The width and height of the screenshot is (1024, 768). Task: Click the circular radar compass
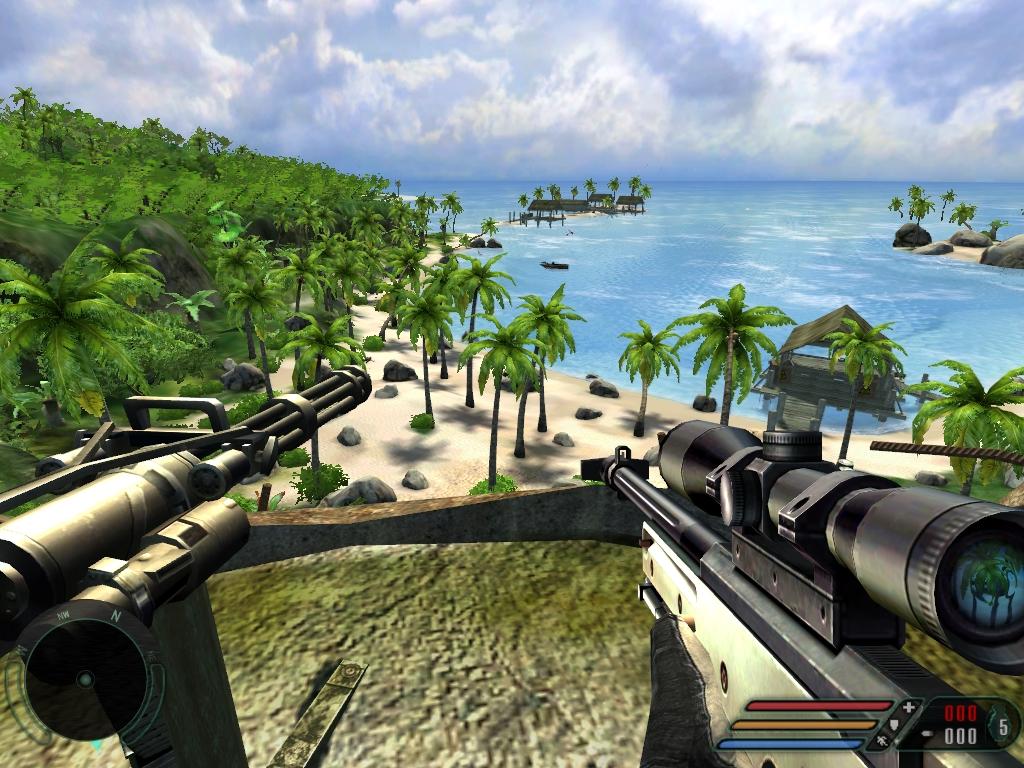pyautogui.click(x=85, y=678)
